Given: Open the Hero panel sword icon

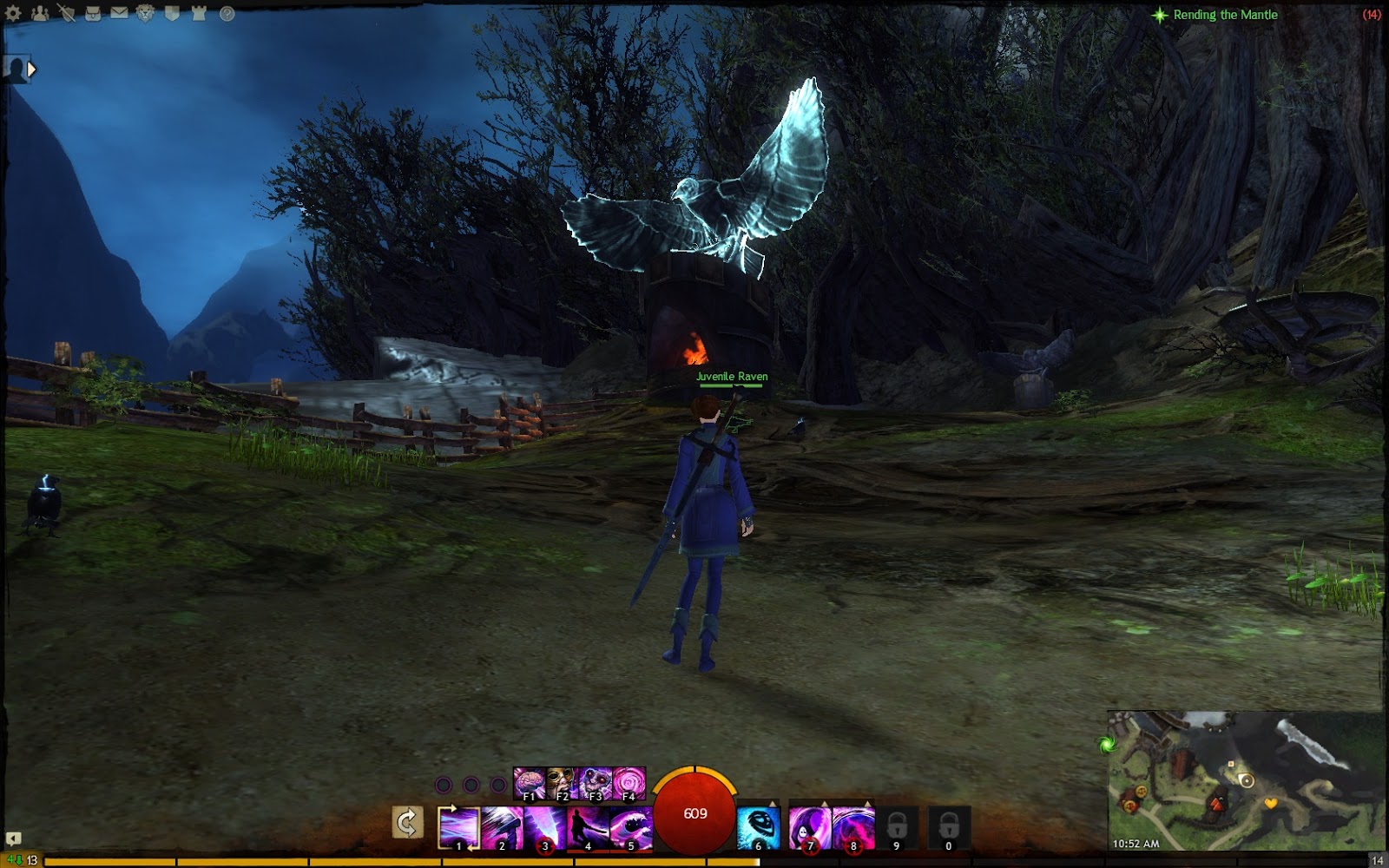Looking at the screenshot, I should pos(67,13).
